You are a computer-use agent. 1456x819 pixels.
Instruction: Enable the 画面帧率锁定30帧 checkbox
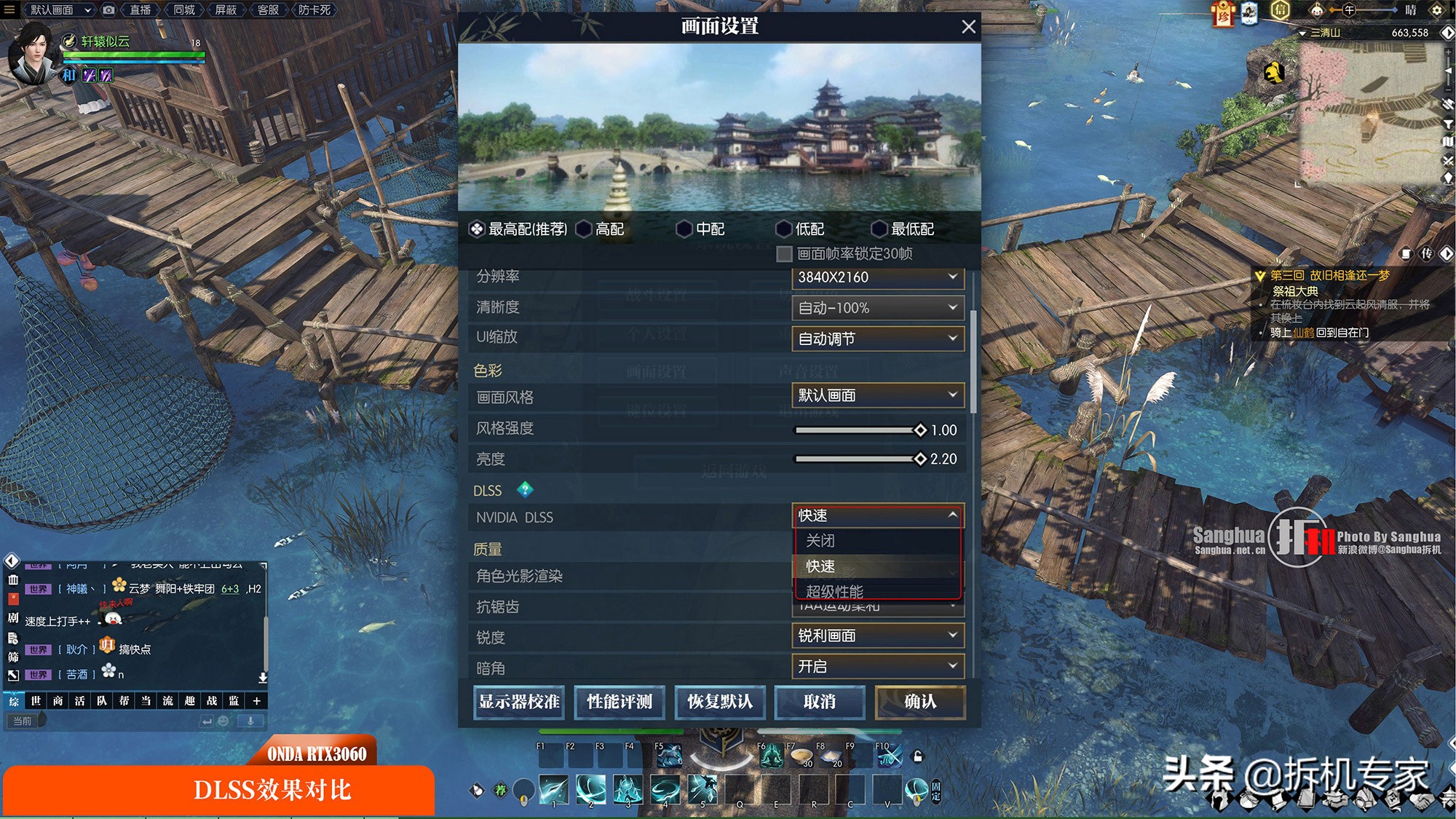pyautogui.click(x=784, y=253)
